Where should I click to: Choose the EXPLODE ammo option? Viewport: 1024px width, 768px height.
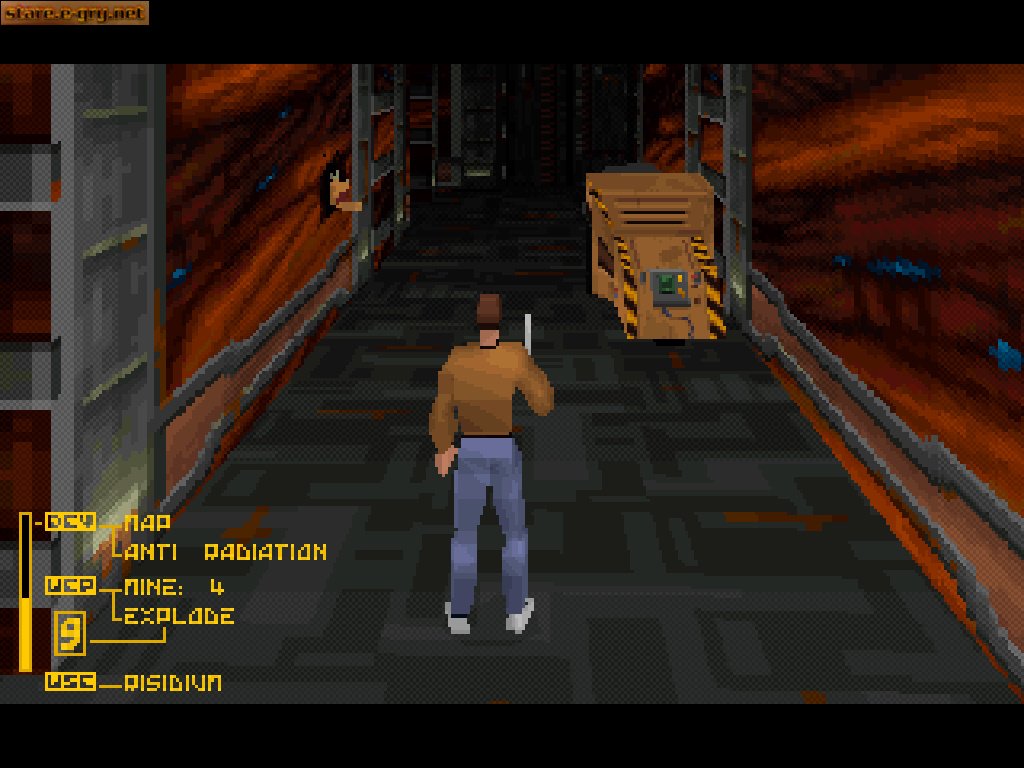tap(180, 615)
